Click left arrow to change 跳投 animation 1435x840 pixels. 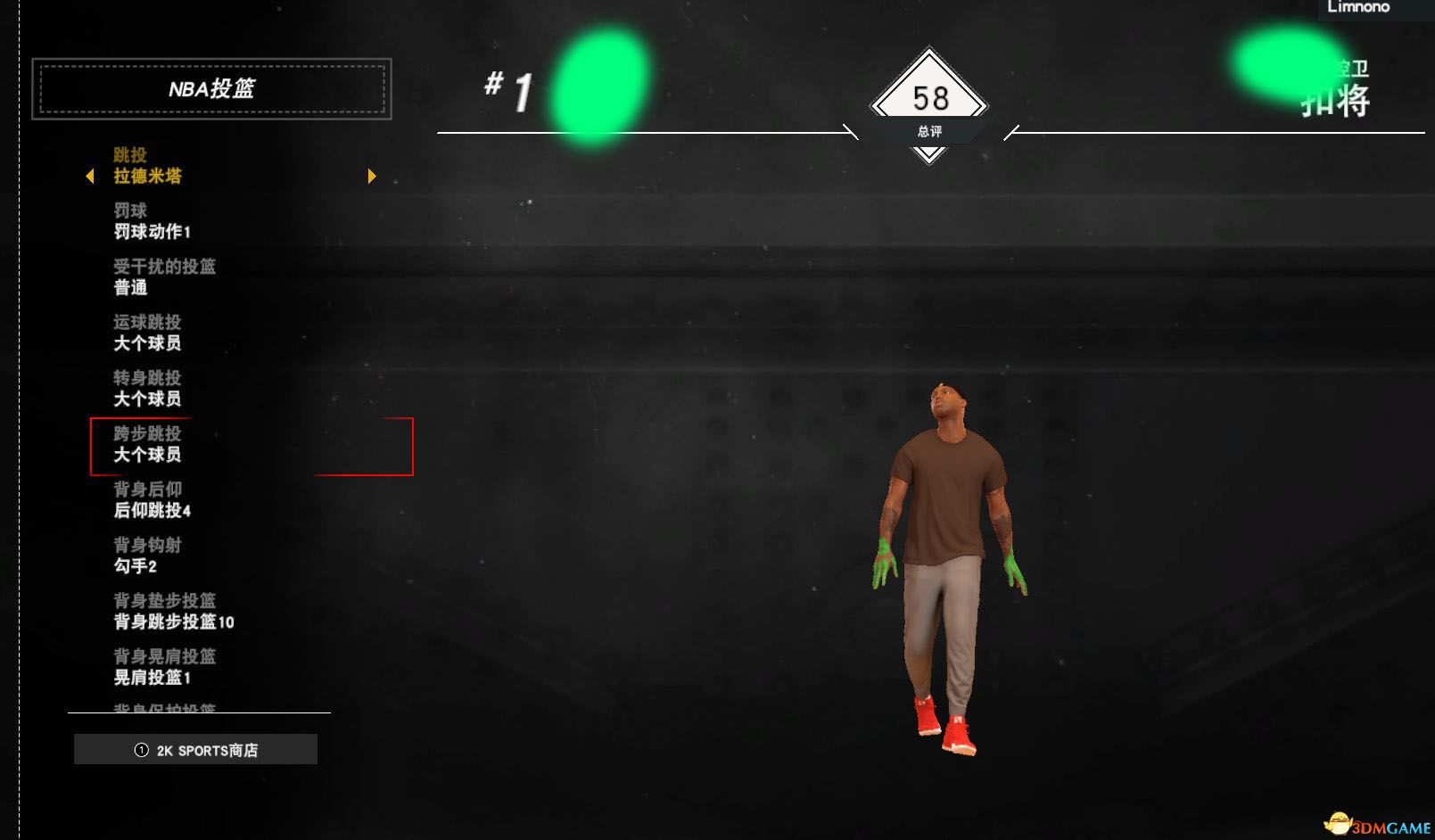click(x=89, y=176)
